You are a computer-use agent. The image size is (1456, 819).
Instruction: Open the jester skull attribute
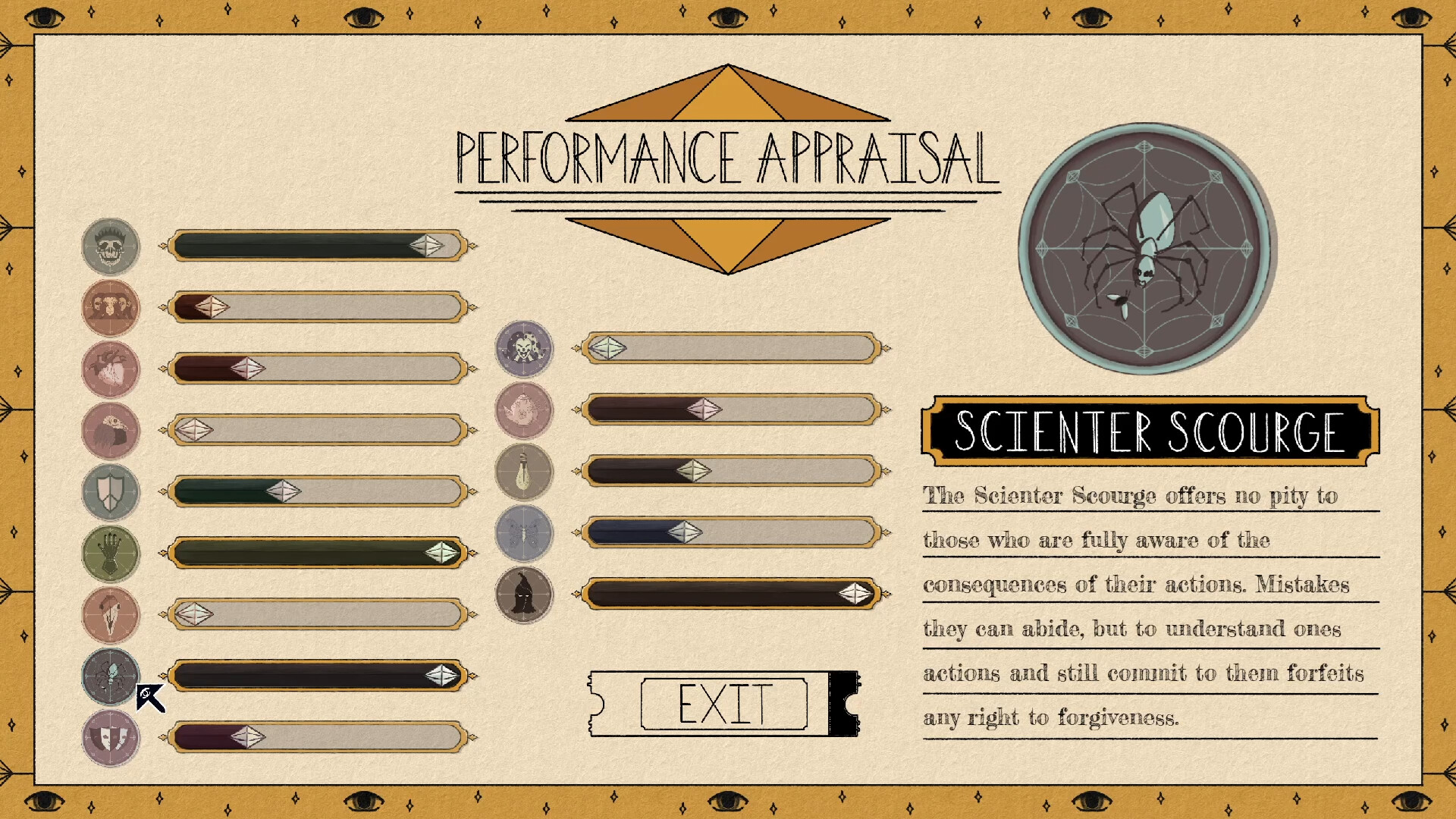[x=526, y=349]
